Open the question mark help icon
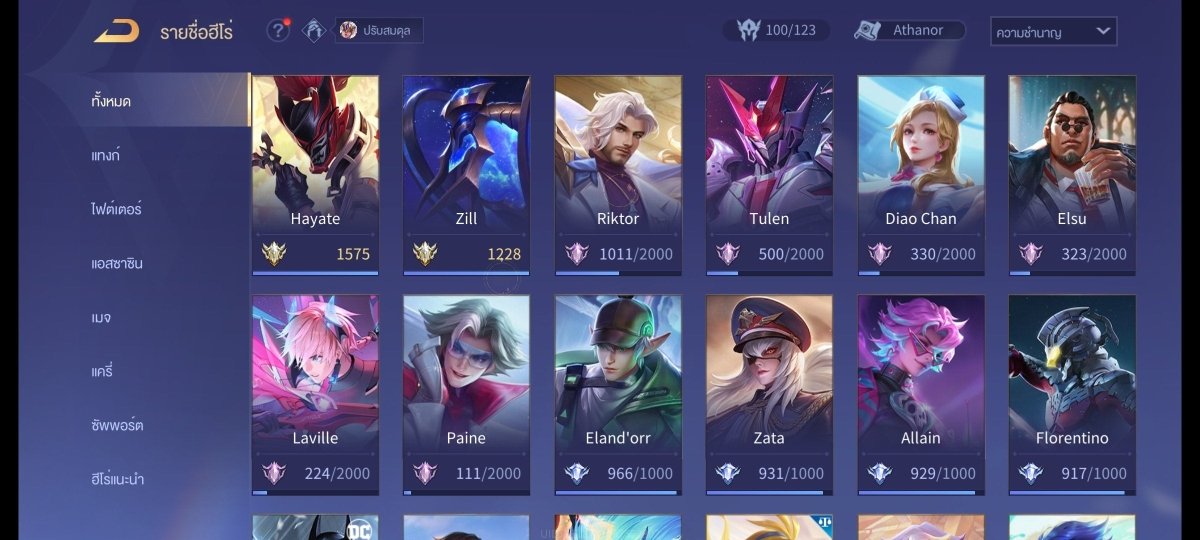The height and width of the screenshot is (540, 1200). click(277, 30)
